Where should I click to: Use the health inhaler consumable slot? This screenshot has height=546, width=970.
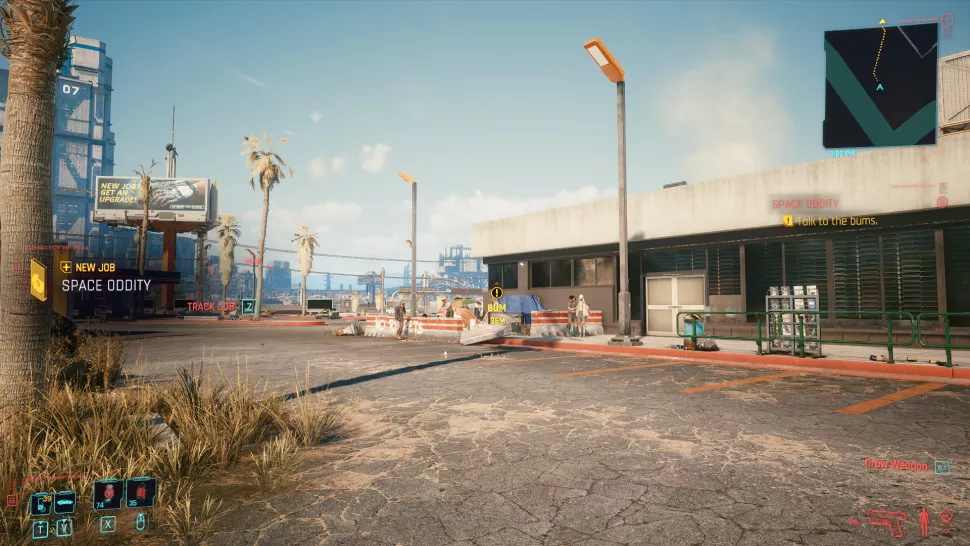click(x=107, y=493)
